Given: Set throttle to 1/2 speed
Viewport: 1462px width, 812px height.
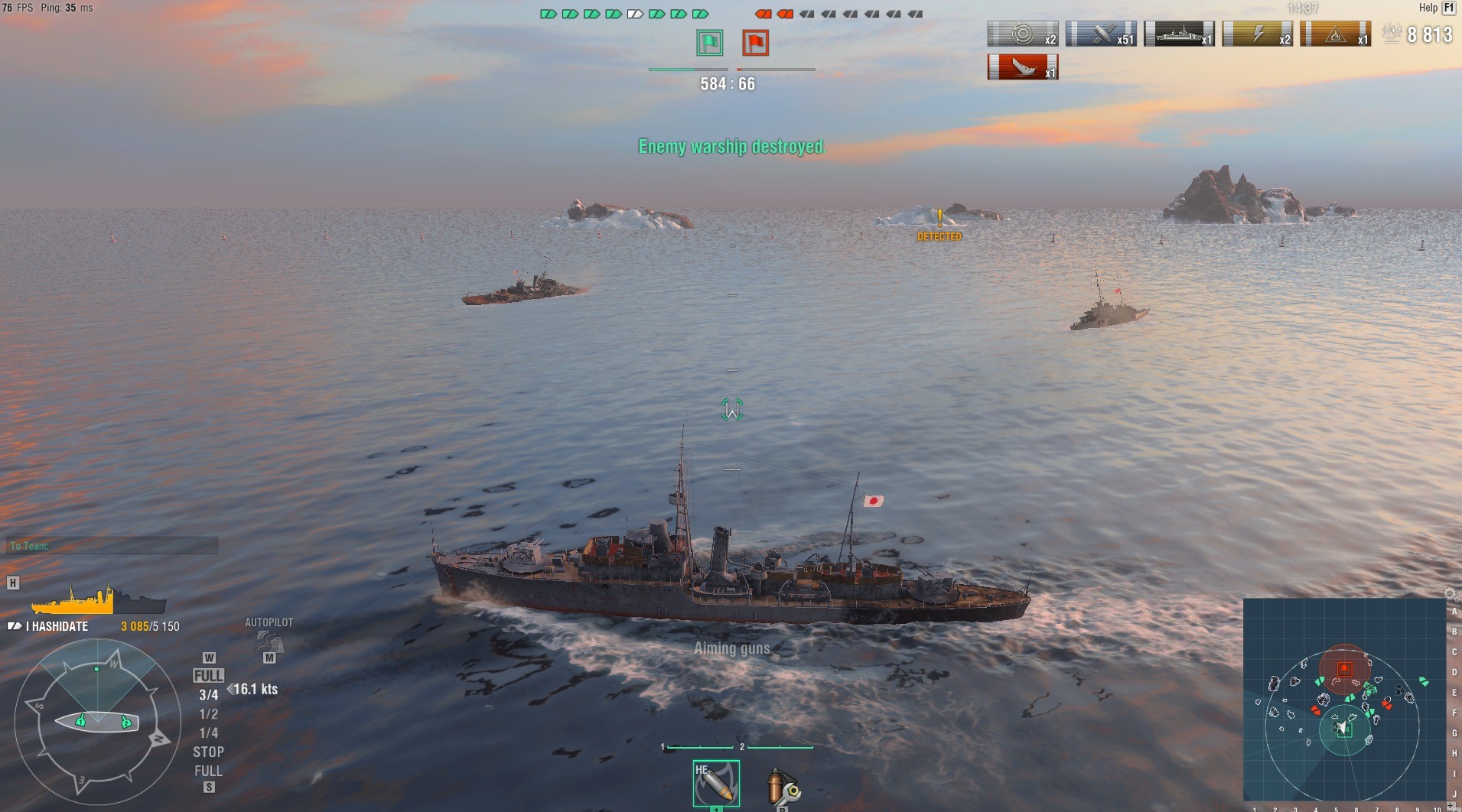Looking at the screenshot, I should [x=208, y=714].
